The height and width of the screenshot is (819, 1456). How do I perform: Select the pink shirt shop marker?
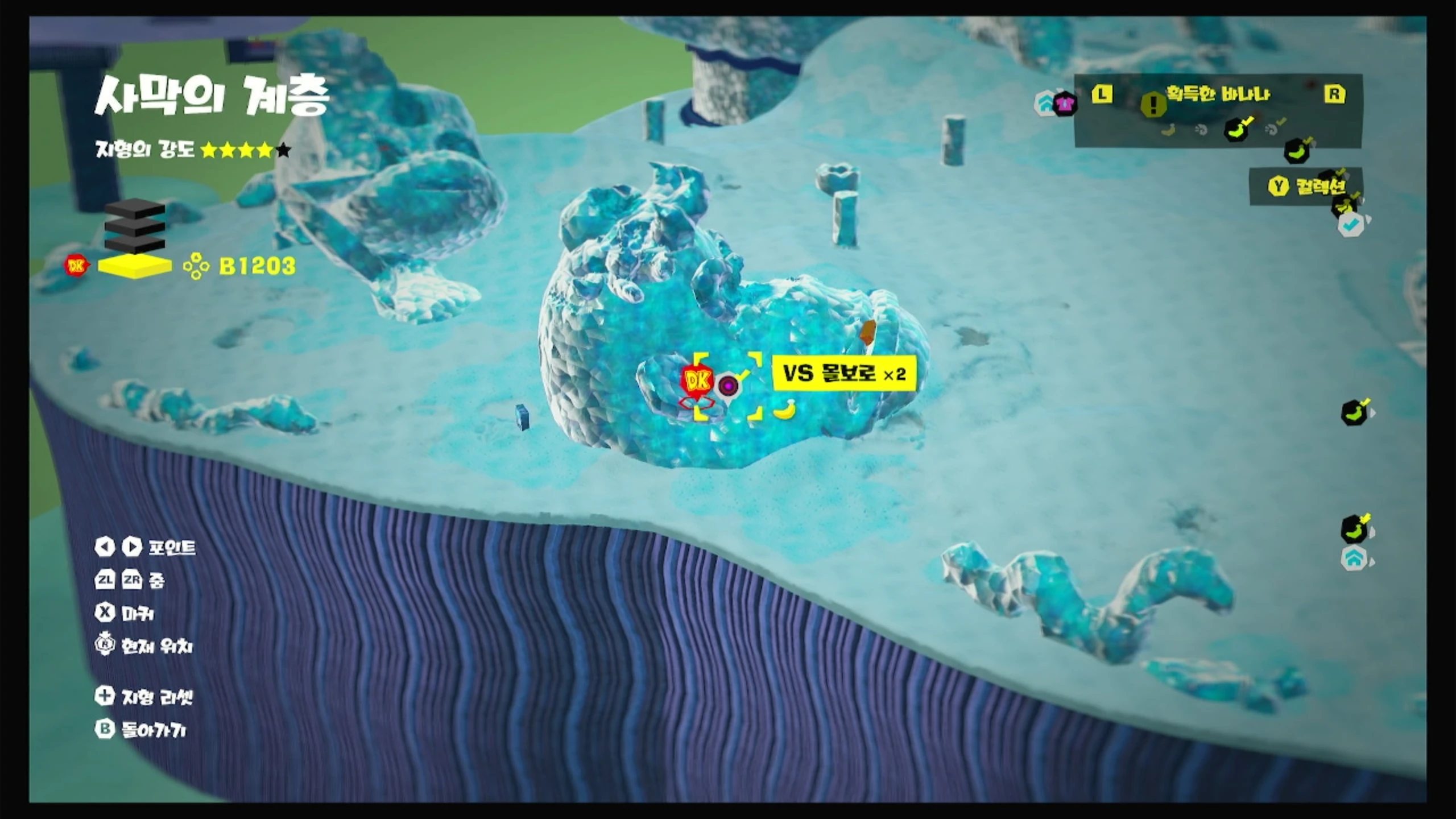[1065, 104]
